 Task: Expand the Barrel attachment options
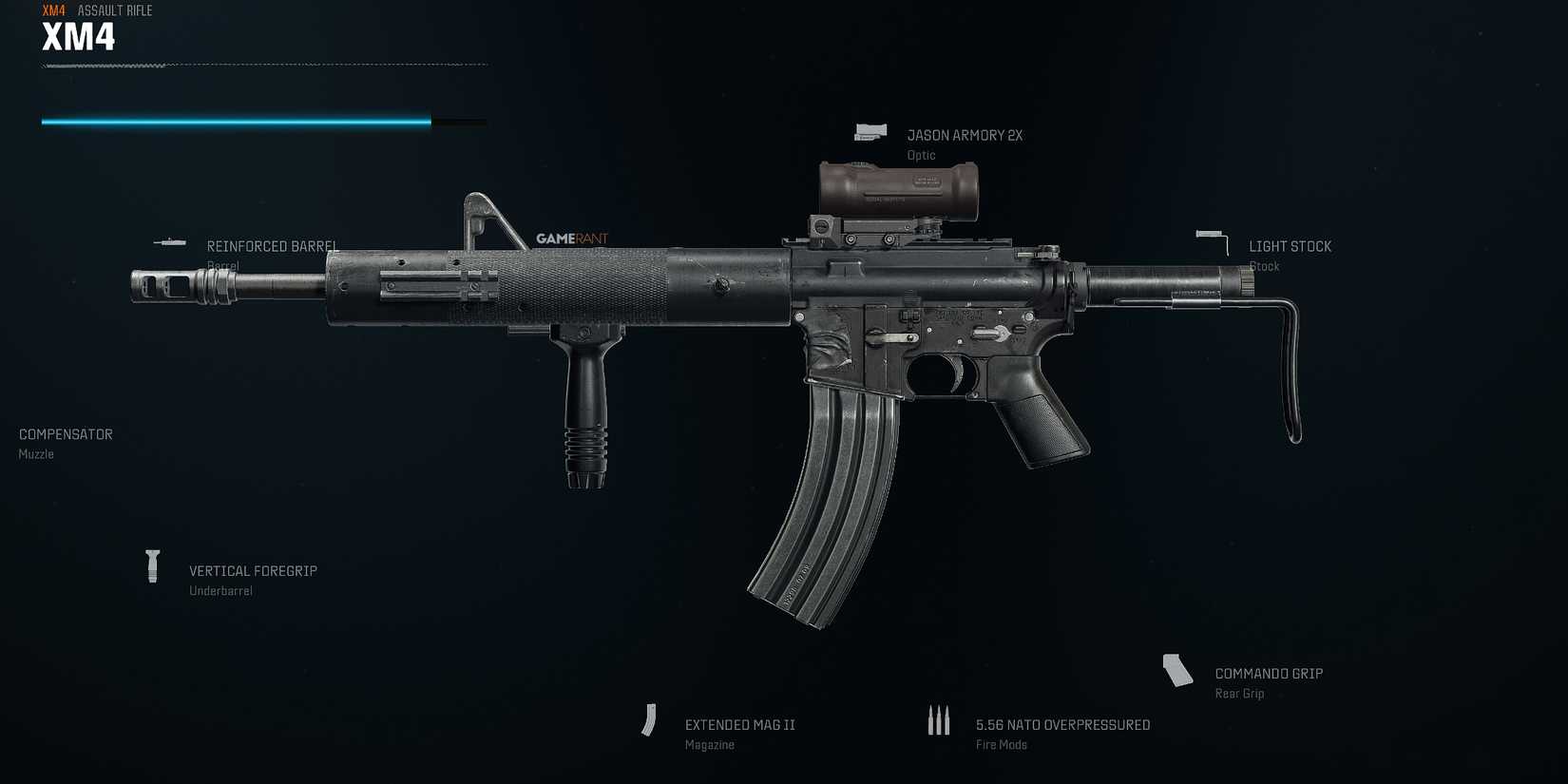pos(224,265)
